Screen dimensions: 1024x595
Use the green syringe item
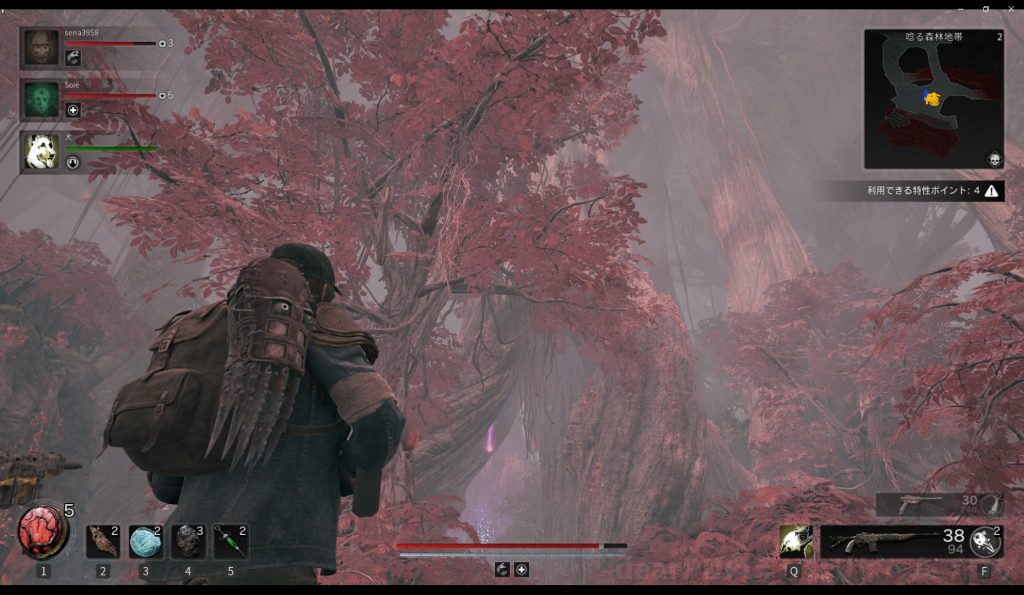pos(230,541)
